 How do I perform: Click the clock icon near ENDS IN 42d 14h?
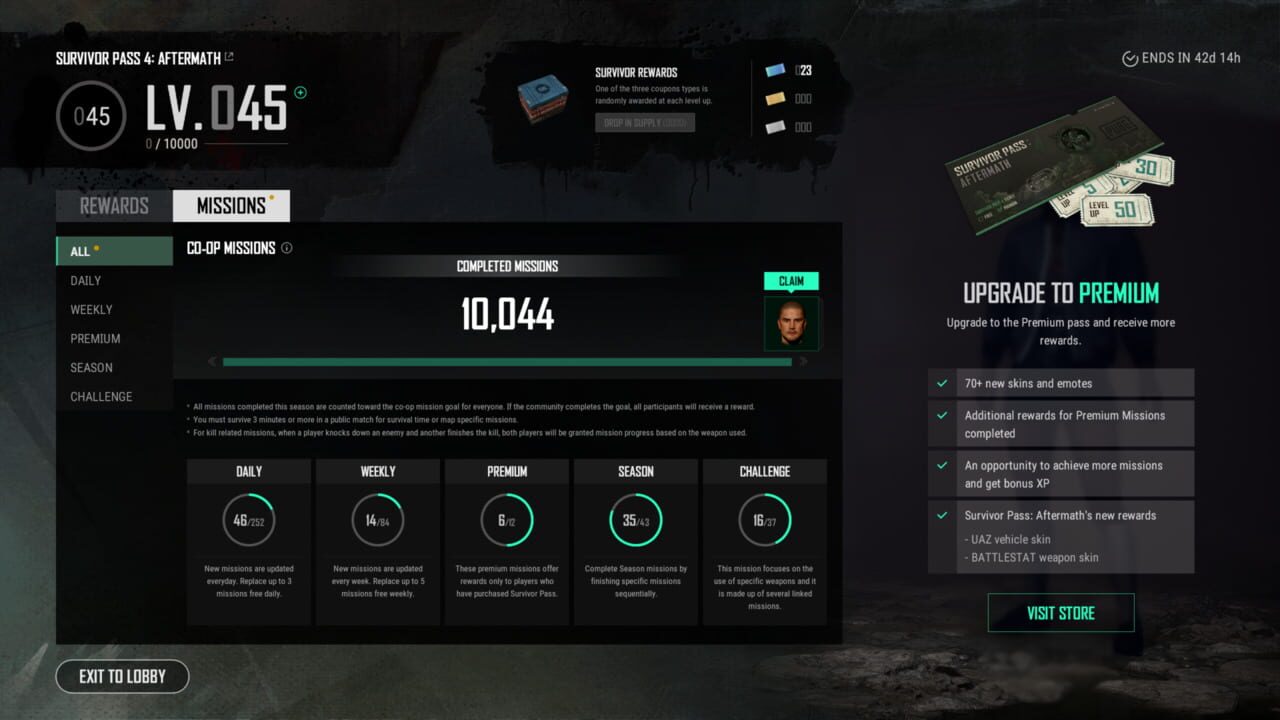pyautogui.click(x=1131, y=57)
